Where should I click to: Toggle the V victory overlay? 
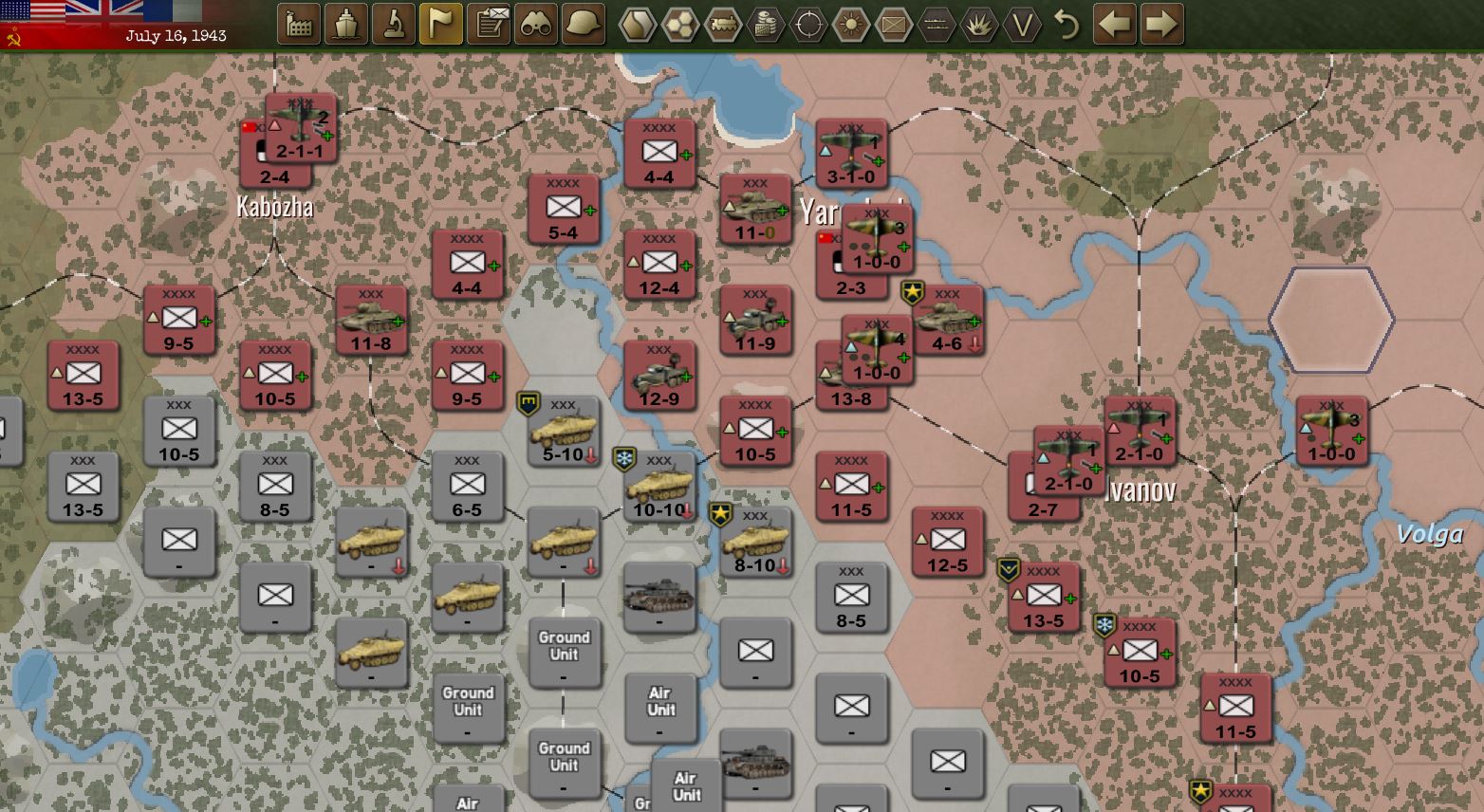click(1022, 25)
